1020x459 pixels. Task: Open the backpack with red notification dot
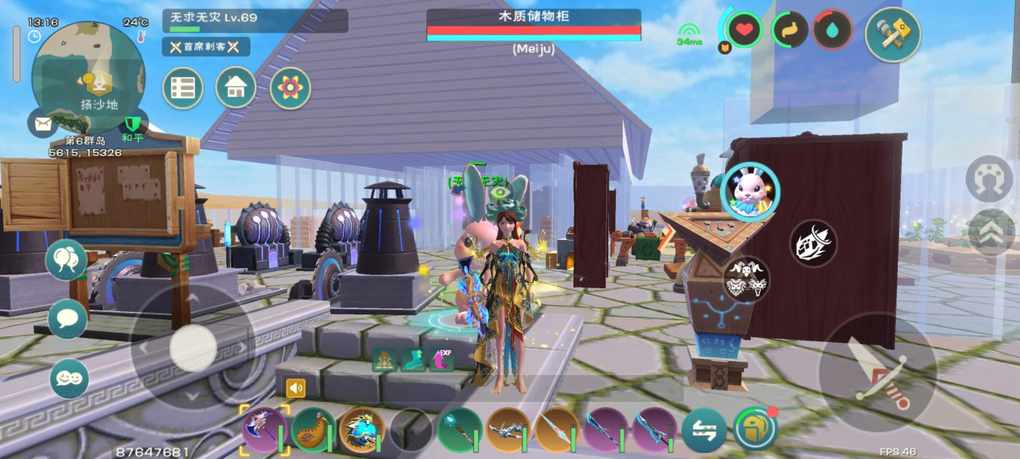(x=755, y=429)
